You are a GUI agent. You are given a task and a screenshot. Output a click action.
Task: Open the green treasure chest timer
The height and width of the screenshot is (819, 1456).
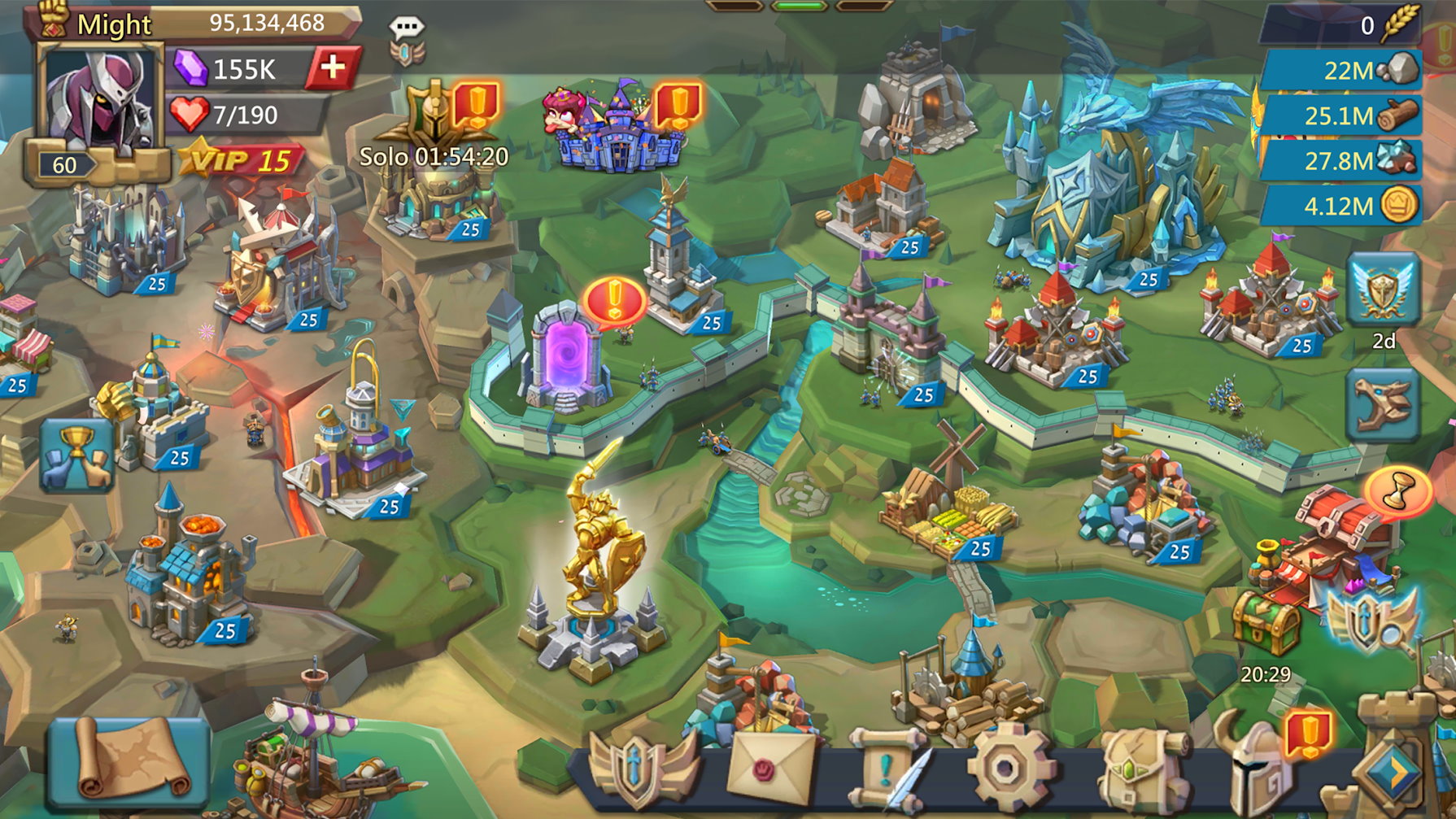point(1266,626)
